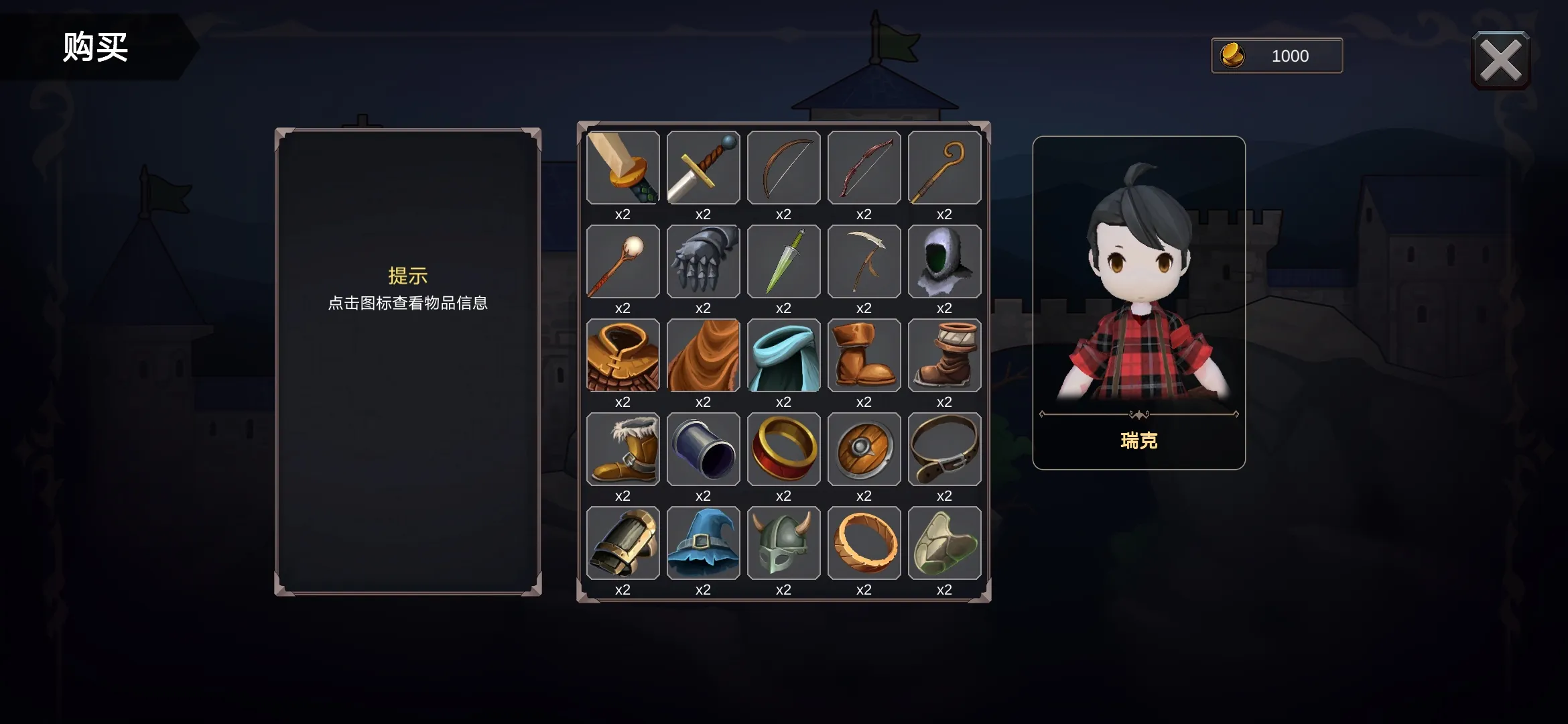This screenshot has height=724, width=1568.
Task: View the fur-trimmed boots item
Action: pyautogui.click(x=622, y=449)
